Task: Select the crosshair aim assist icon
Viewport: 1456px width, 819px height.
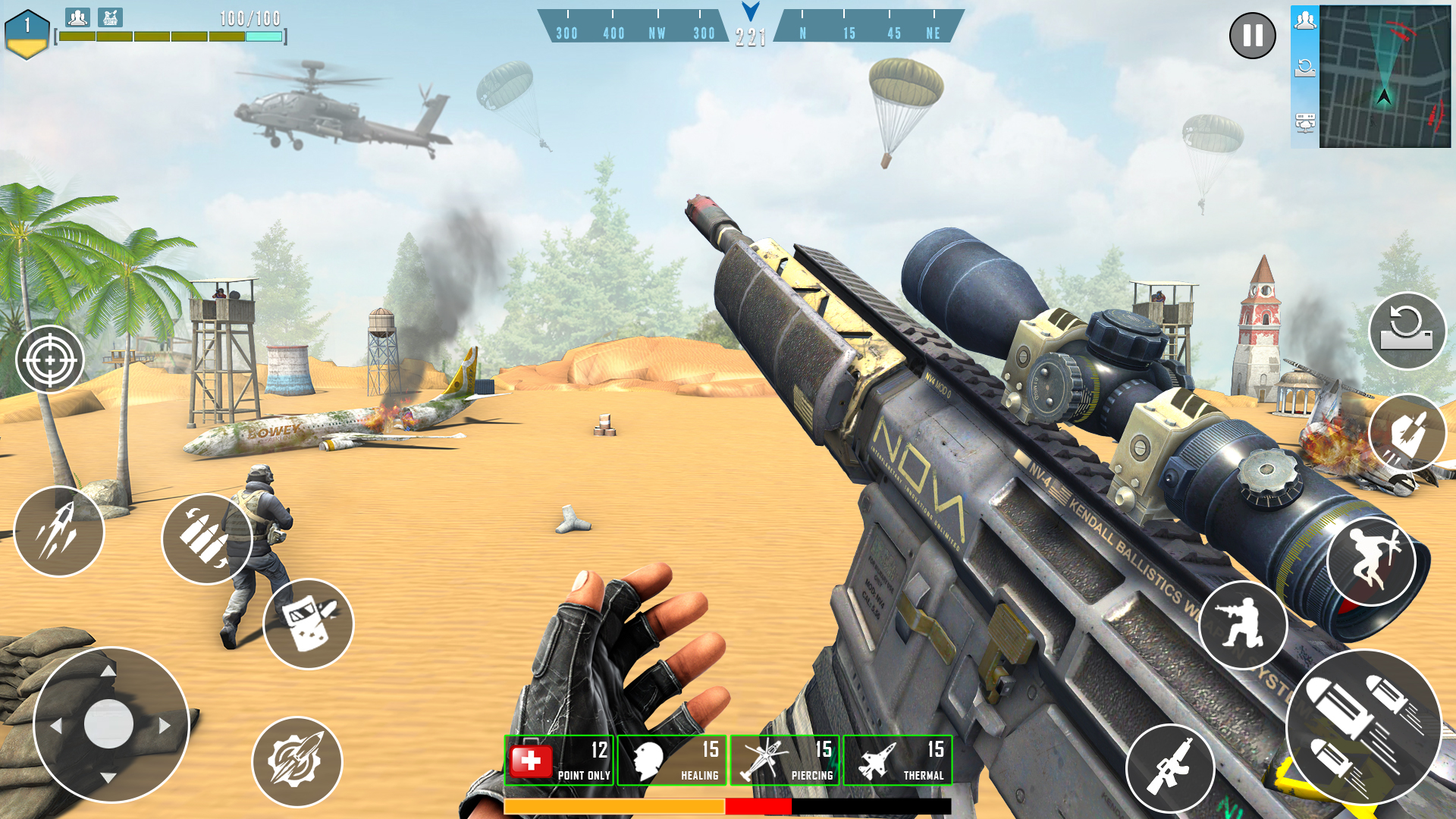Action: pyautogui.click(x=51, y=358)
